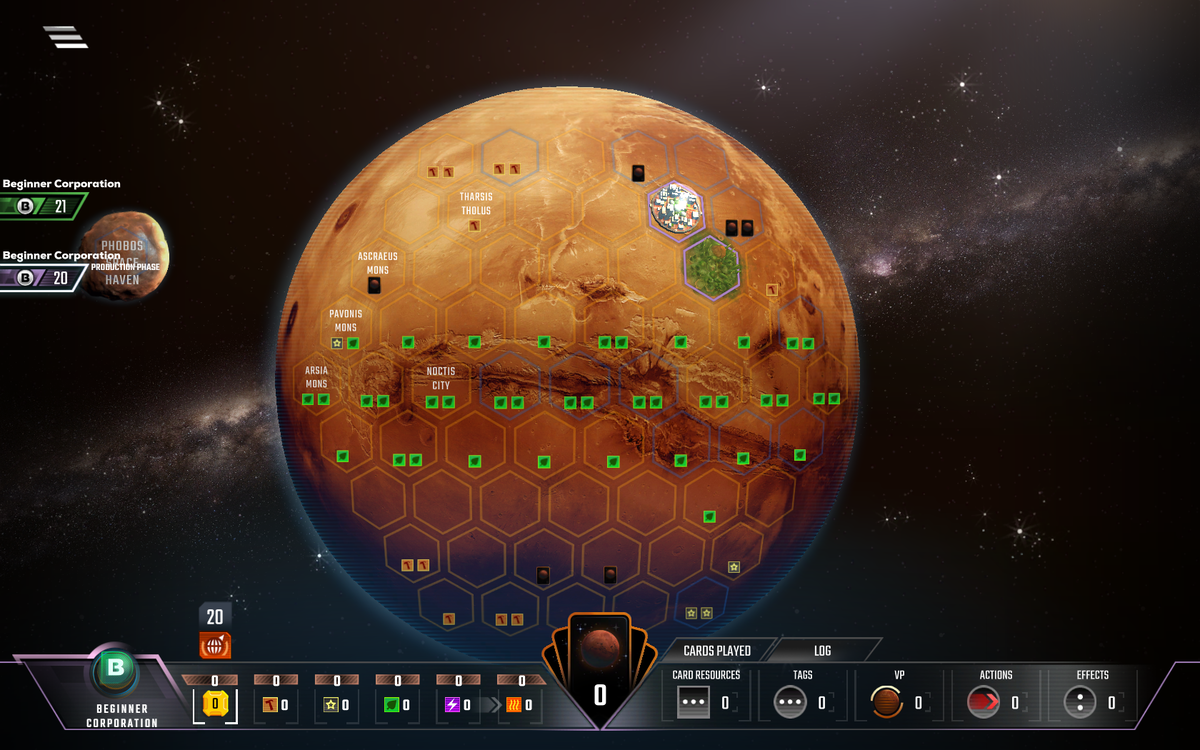Select the yellow megacredits resource

216,704
